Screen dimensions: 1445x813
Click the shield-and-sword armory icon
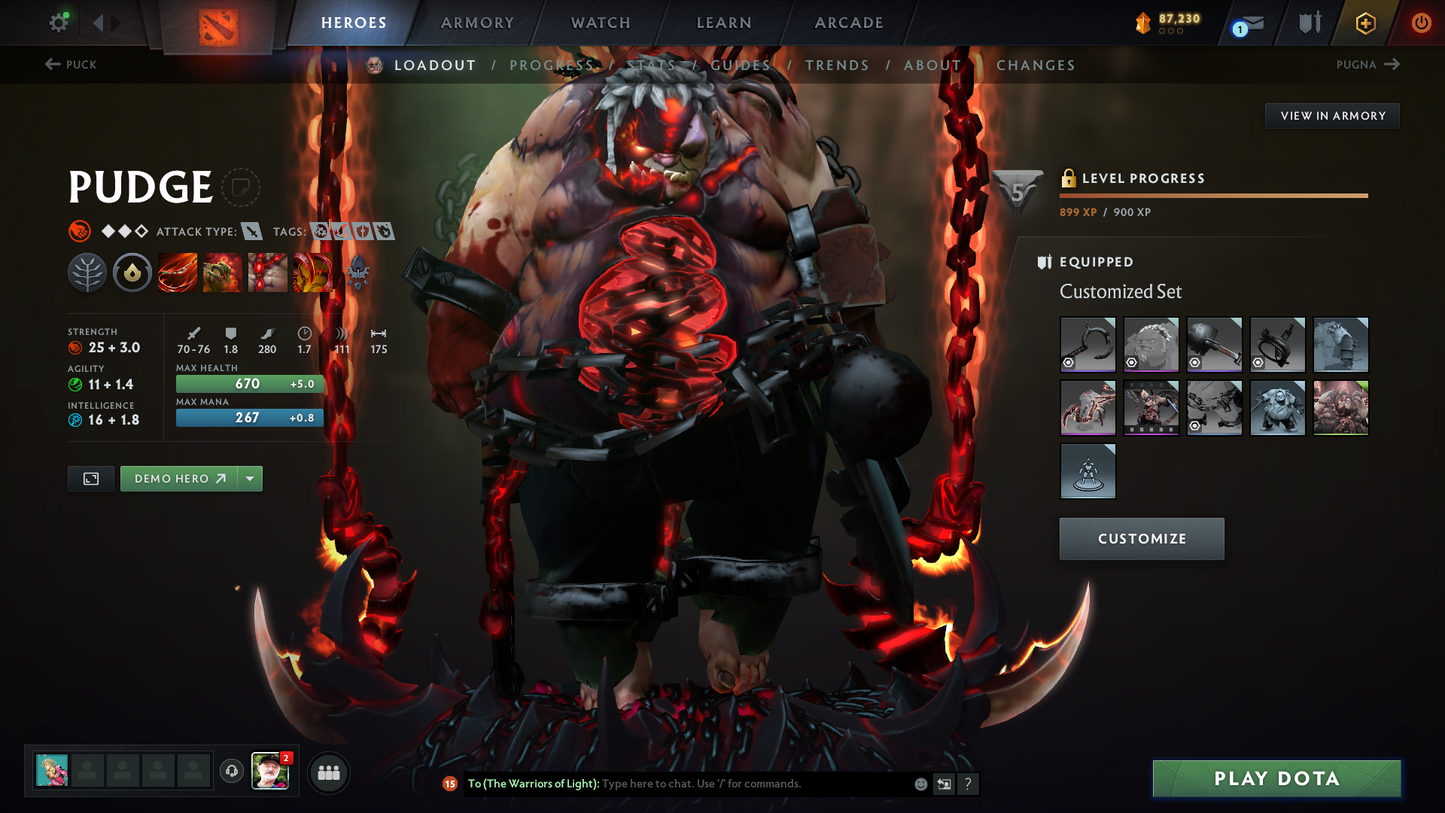pyautogui.click(x=1309, y=22)
